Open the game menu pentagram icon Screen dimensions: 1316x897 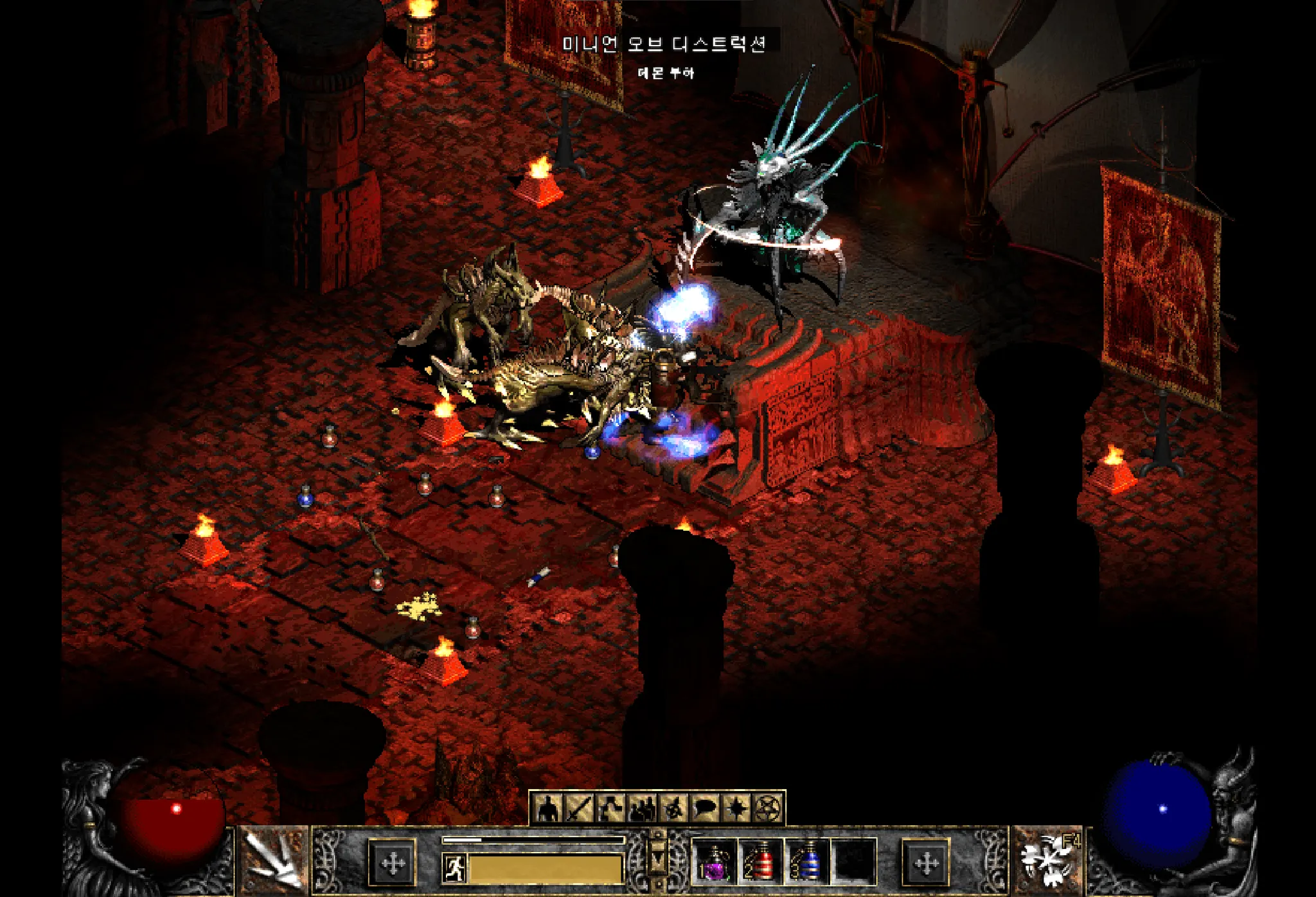(x=767, y=808)
